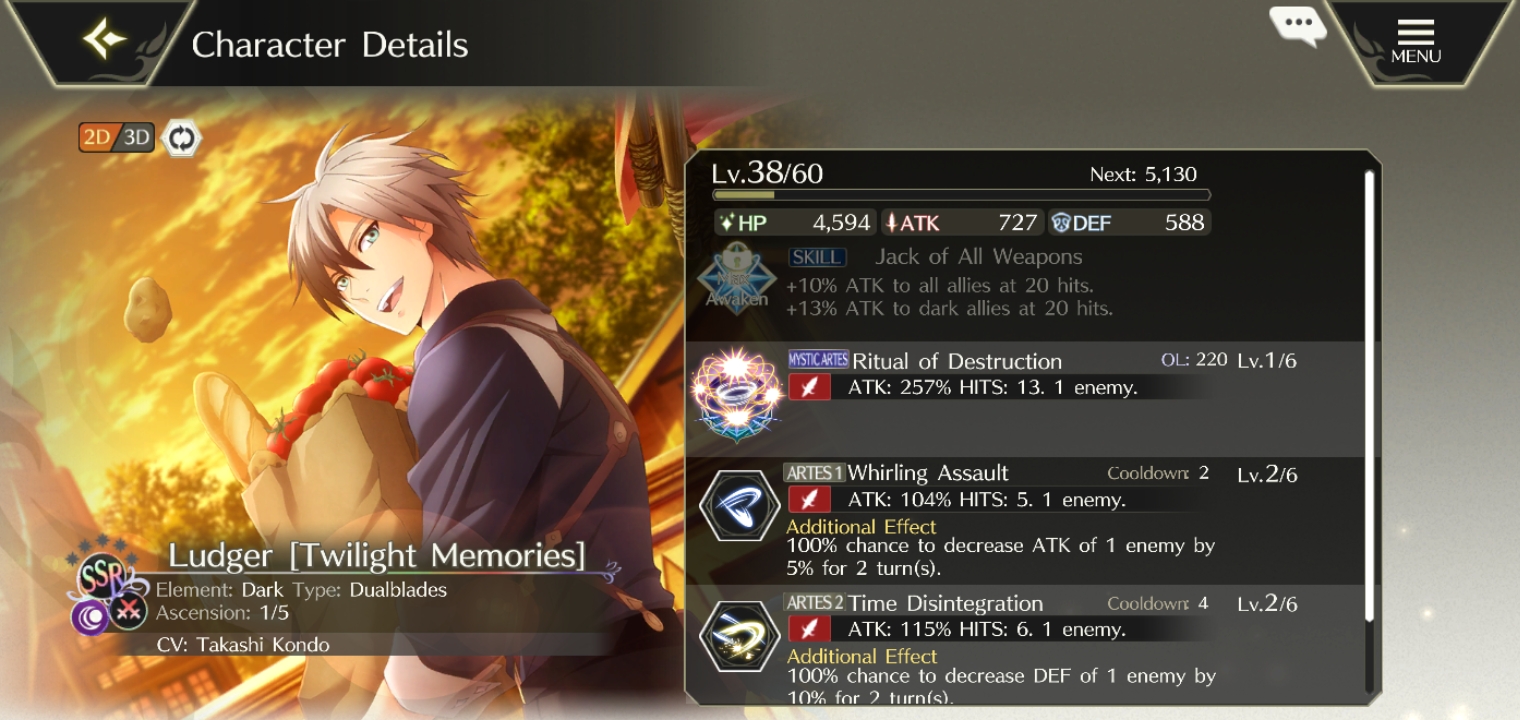Rotate the character model with the refresh icon
This screenshot has height=720, width=1520.
(180, 138)
